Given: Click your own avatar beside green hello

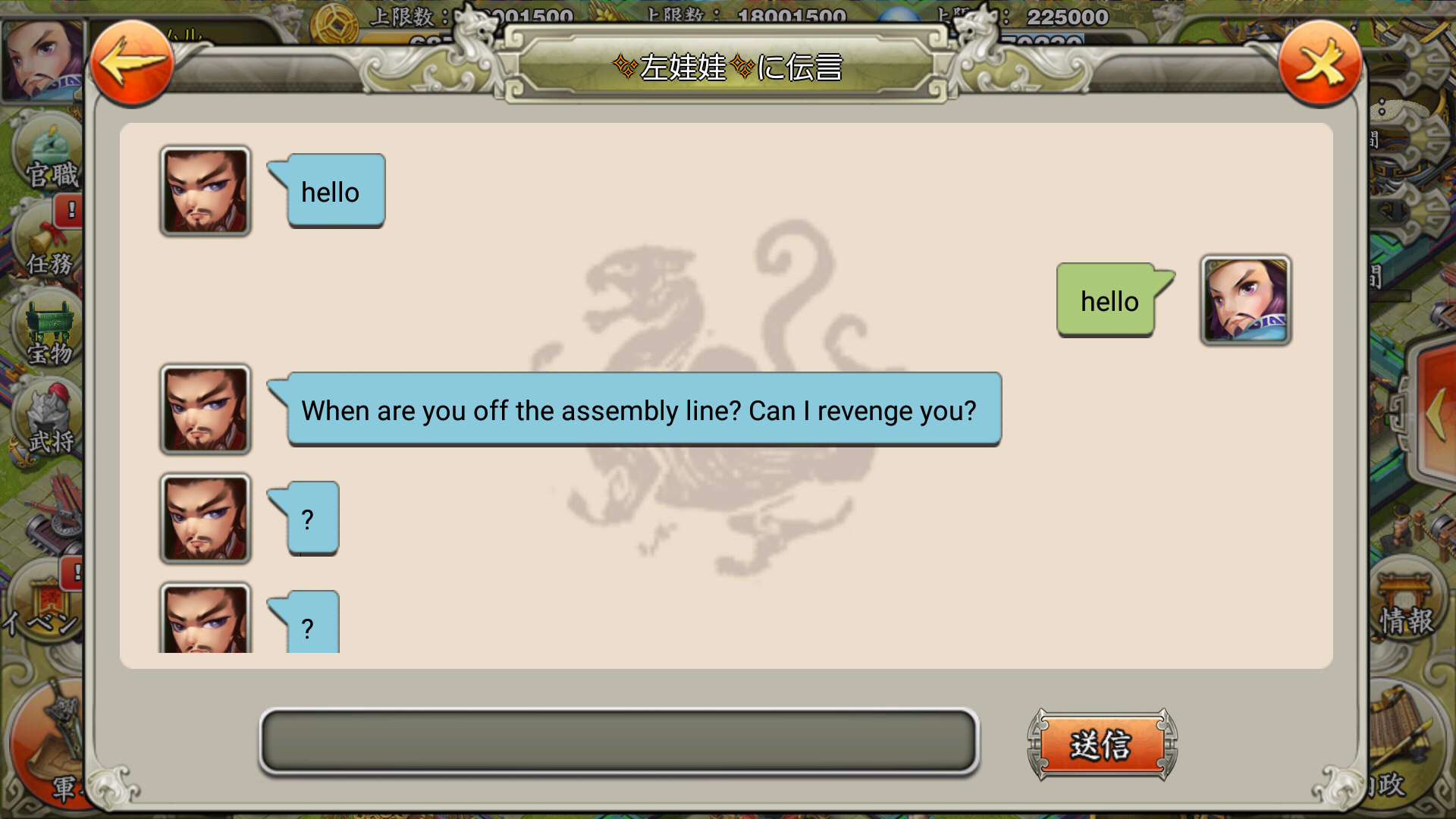Looking at the screenshot, I should pyautogui.click(x=1245, y=300).
